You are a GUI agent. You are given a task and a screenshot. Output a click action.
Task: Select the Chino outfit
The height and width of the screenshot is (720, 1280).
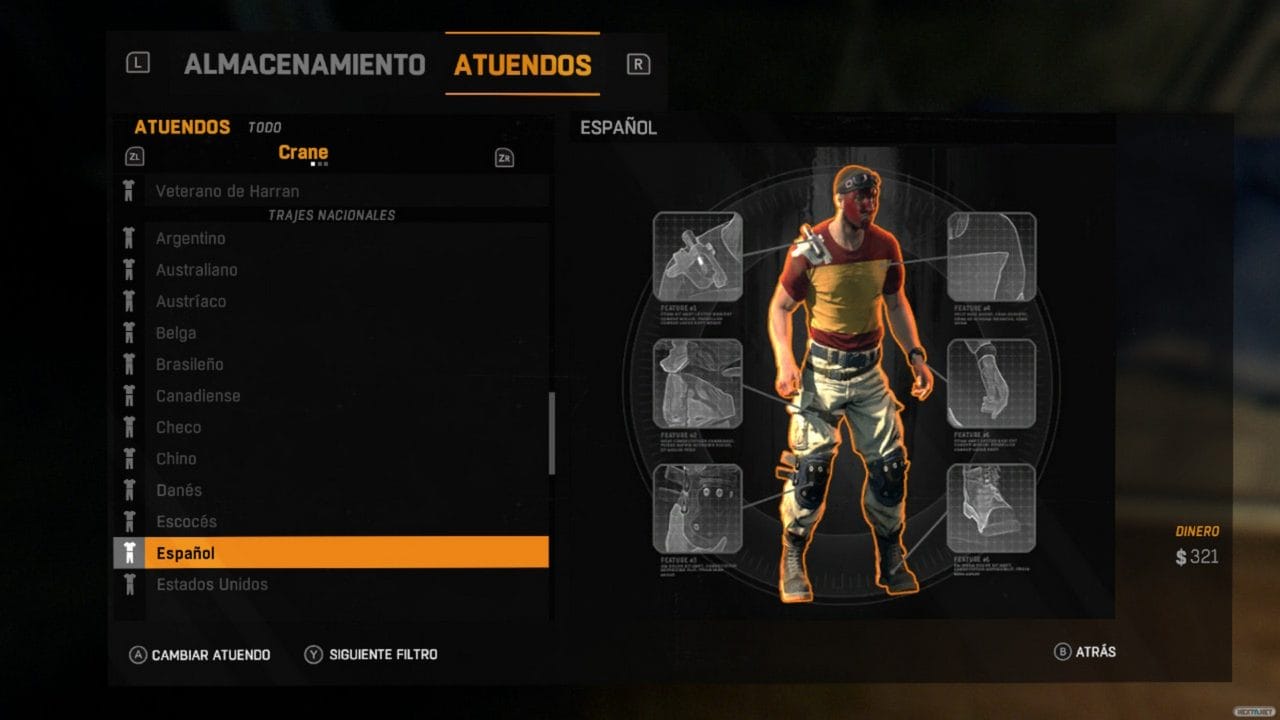(x=176, y=459)
